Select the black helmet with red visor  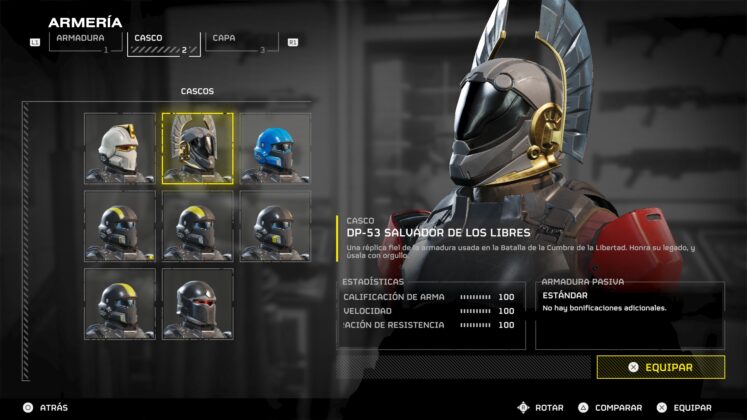click(x=198, y=303)
